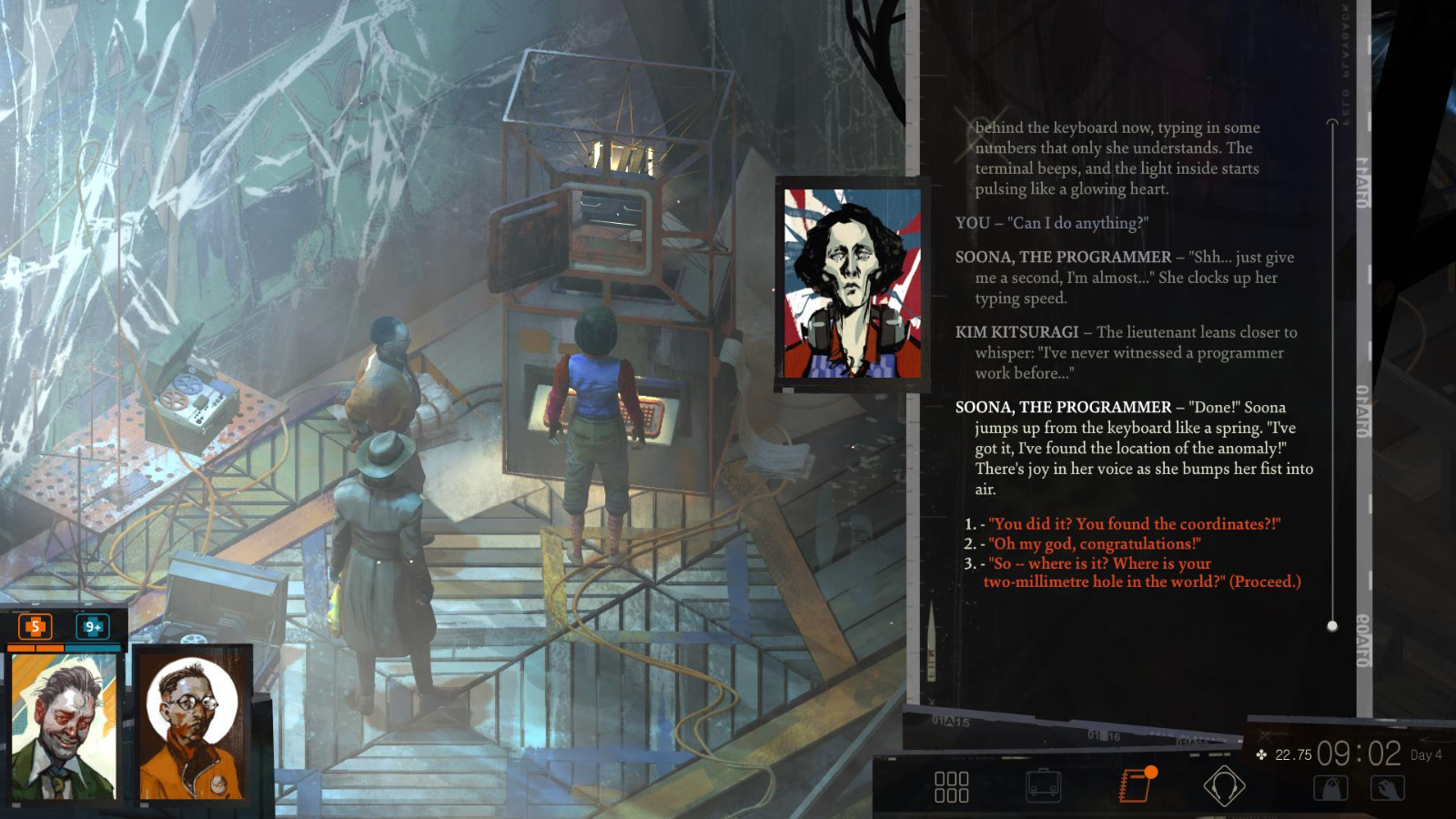Click Soona's portrait in the dialogue panel
The height and width of the screenshot is (819, 1456).
coord(848,280)
